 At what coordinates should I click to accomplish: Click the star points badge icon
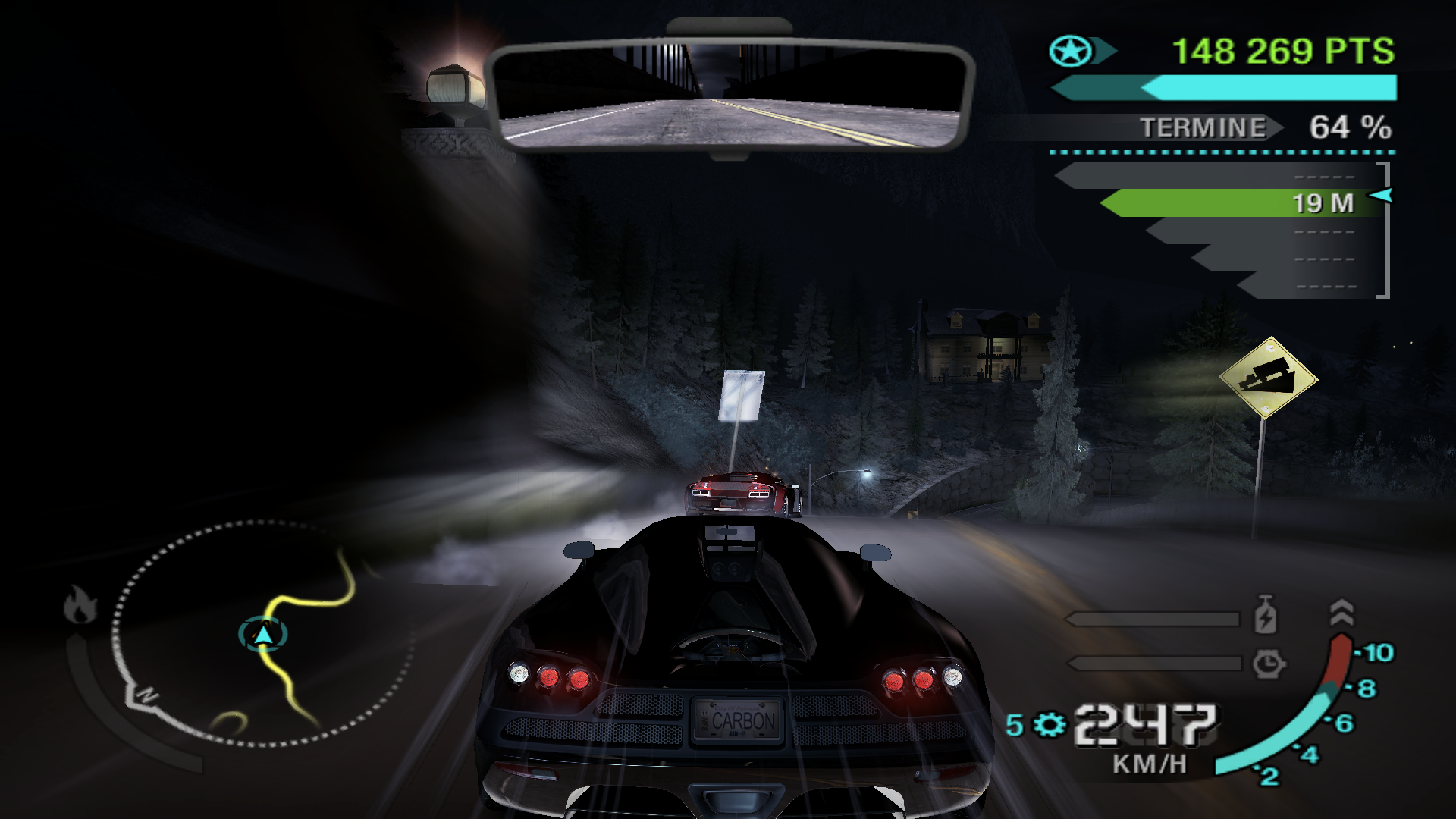tap(1071, 52)
